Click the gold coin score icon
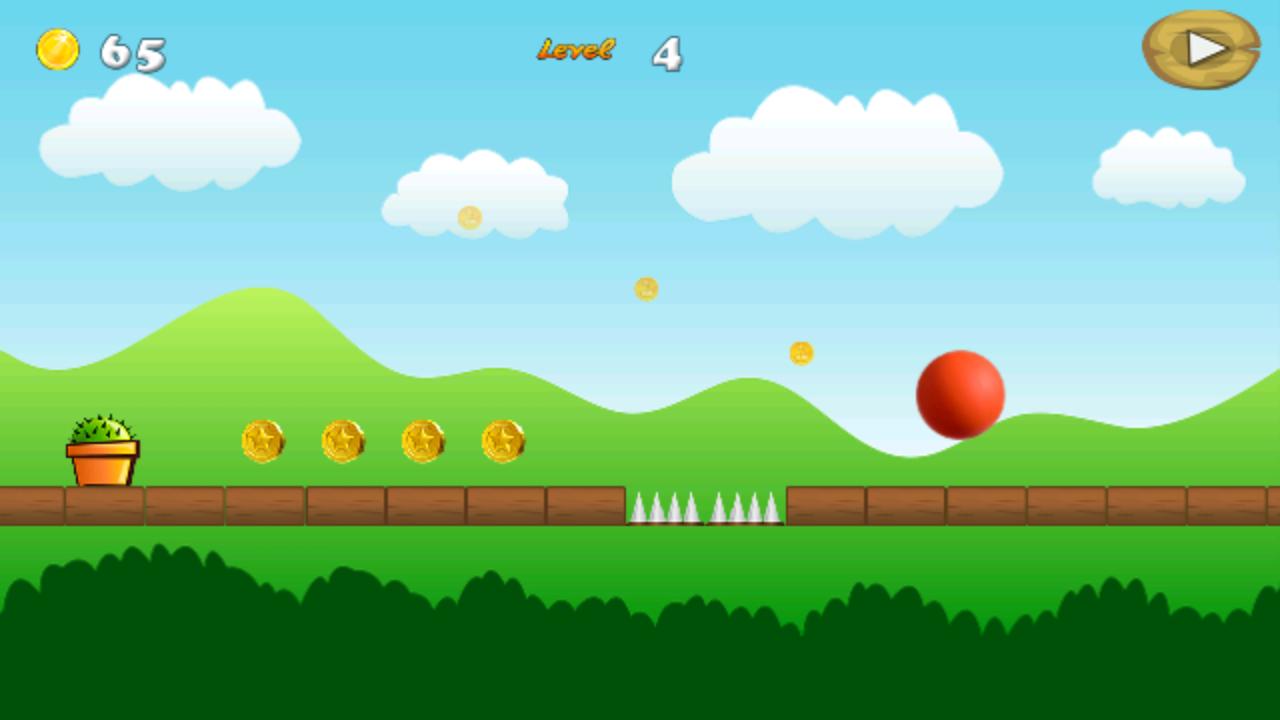Image resolution: width=1280 pixels, height=720 pixels. 58,48
